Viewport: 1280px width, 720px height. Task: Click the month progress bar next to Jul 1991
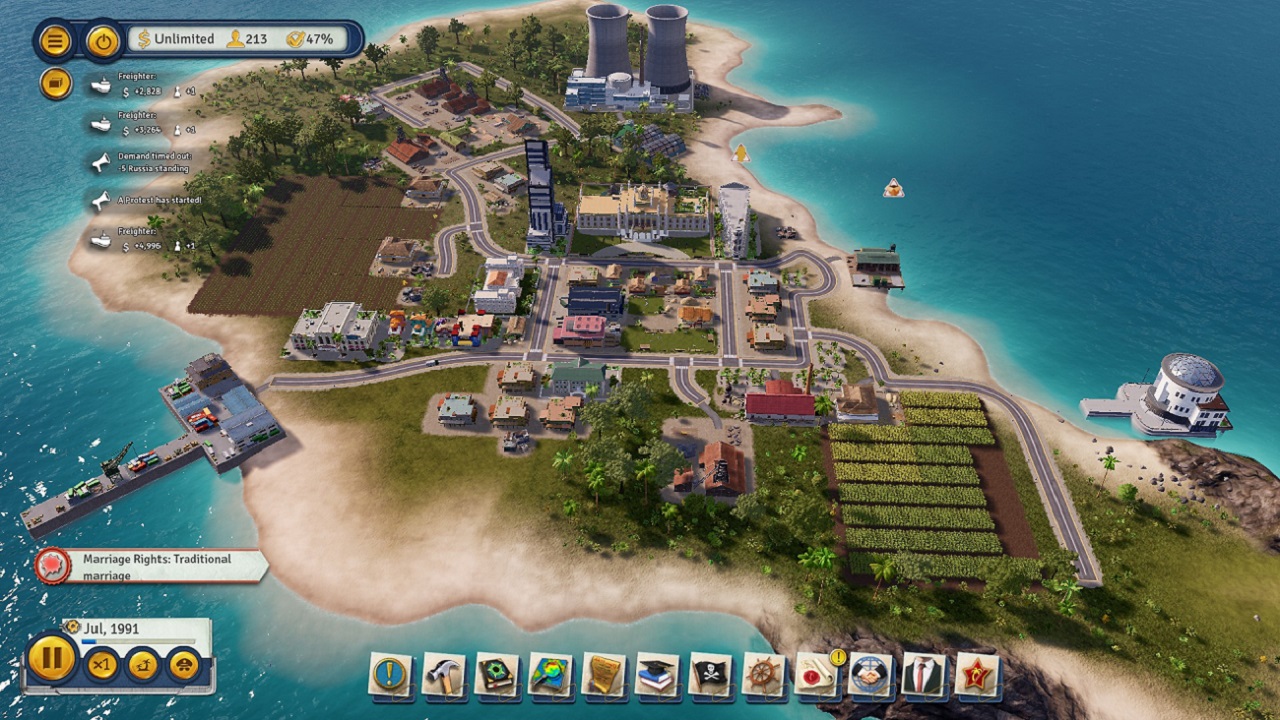(138, 641)
